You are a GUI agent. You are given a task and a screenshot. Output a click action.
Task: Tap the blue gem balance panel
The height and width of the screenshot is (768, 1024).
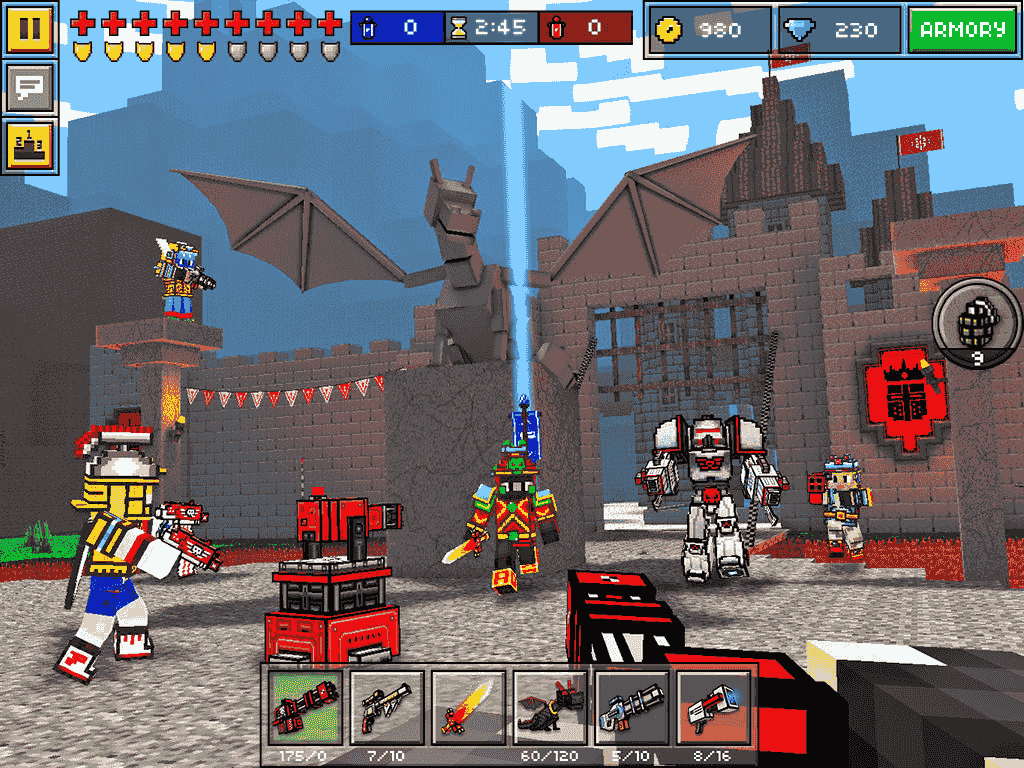coord(840,31)
